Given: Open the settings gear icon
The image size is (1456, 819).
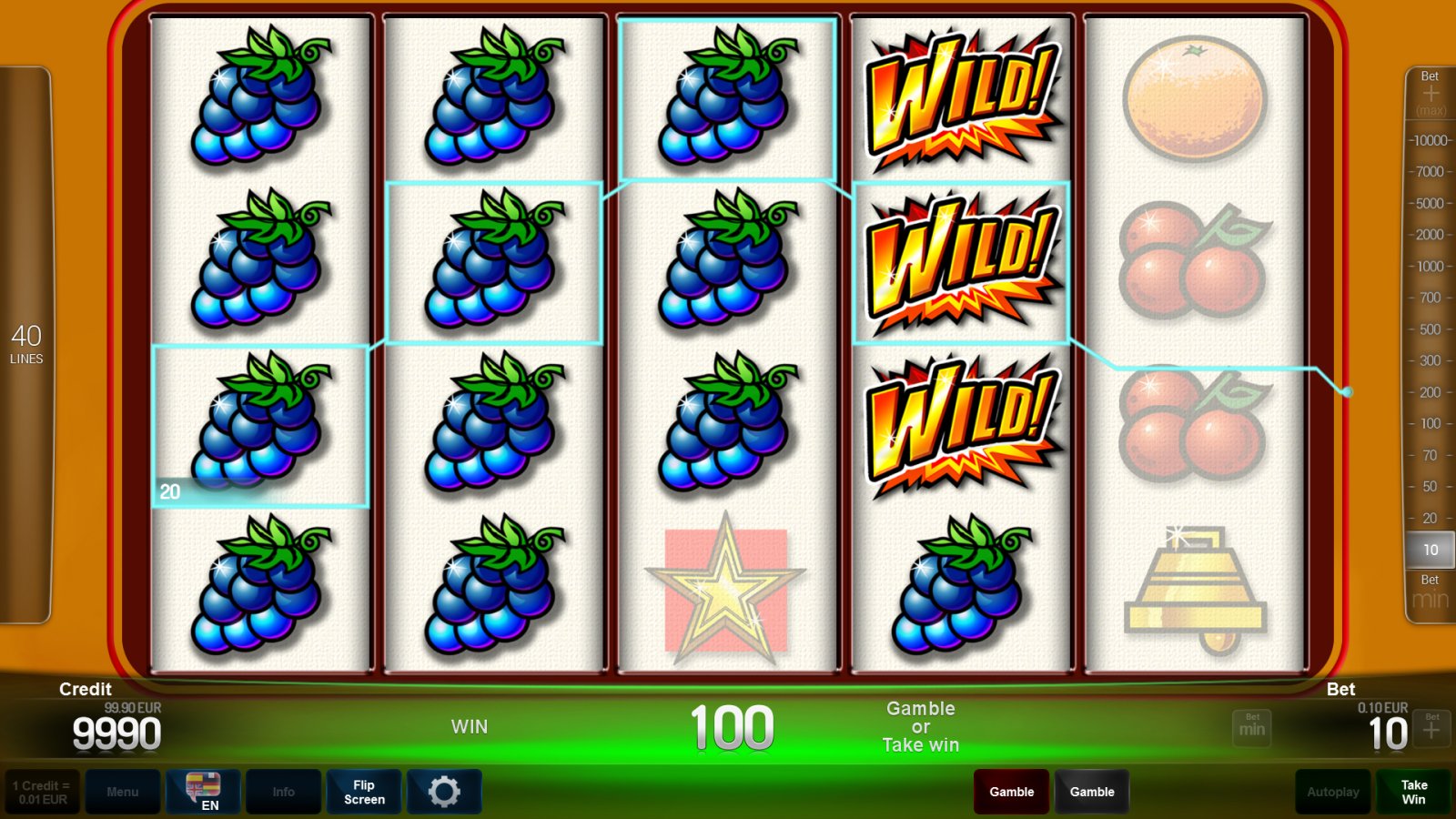Looking at the screenshot, I should coord(444,791).
